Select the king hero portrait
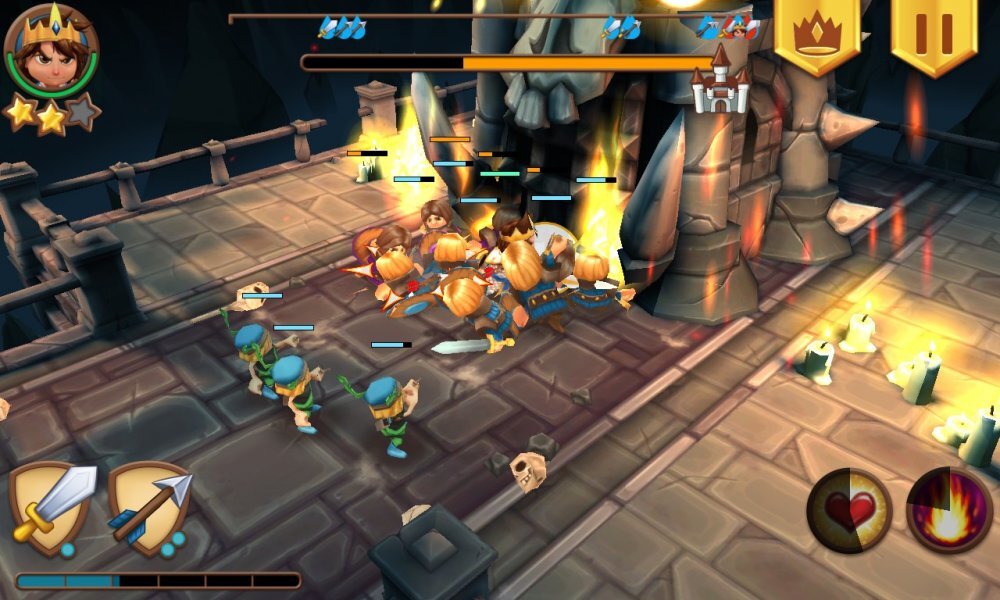 [x=50, y=50]
